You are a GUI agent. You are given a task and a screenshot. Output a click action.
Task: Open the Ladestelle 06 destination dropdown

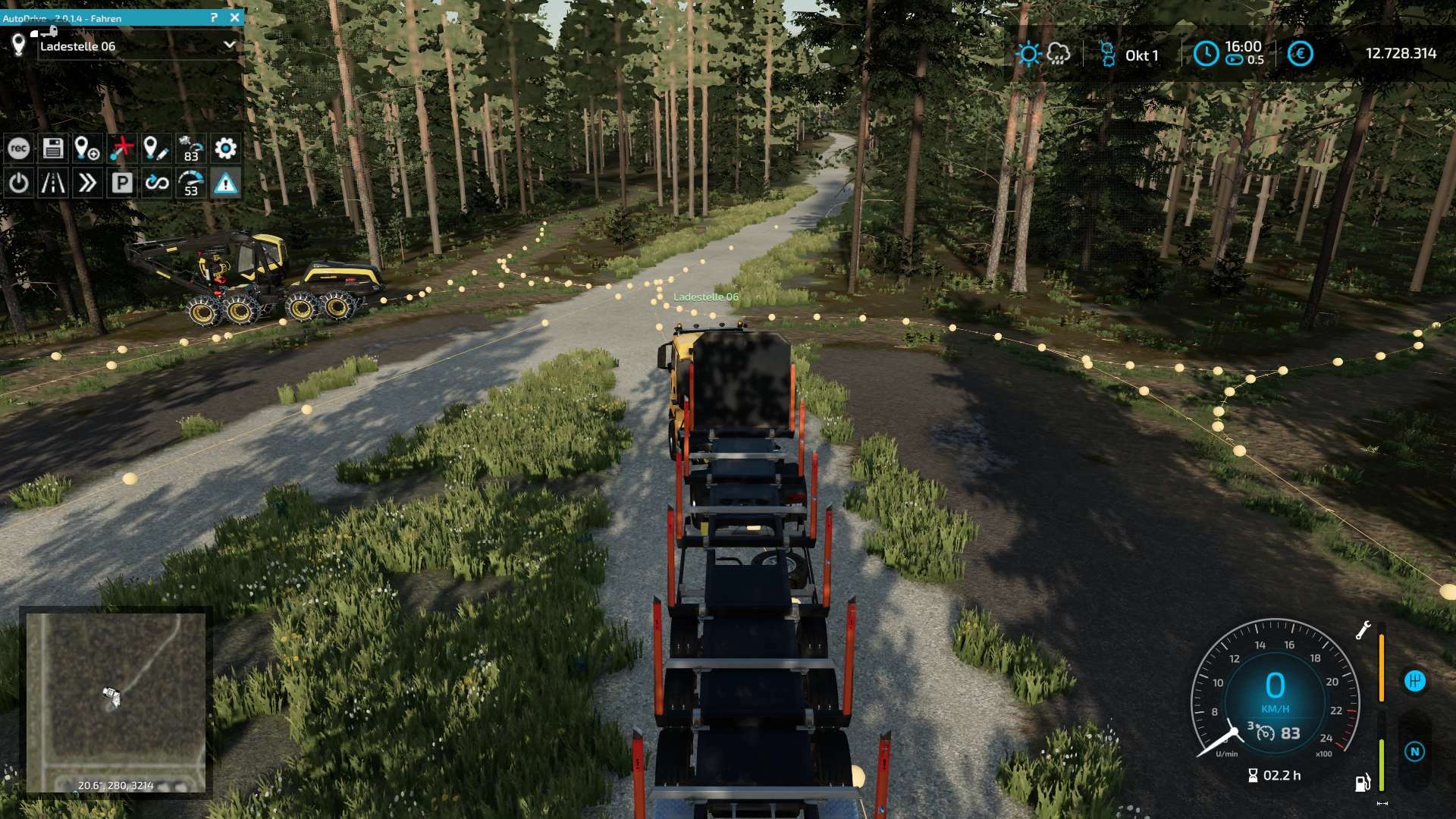click(229, 45)
